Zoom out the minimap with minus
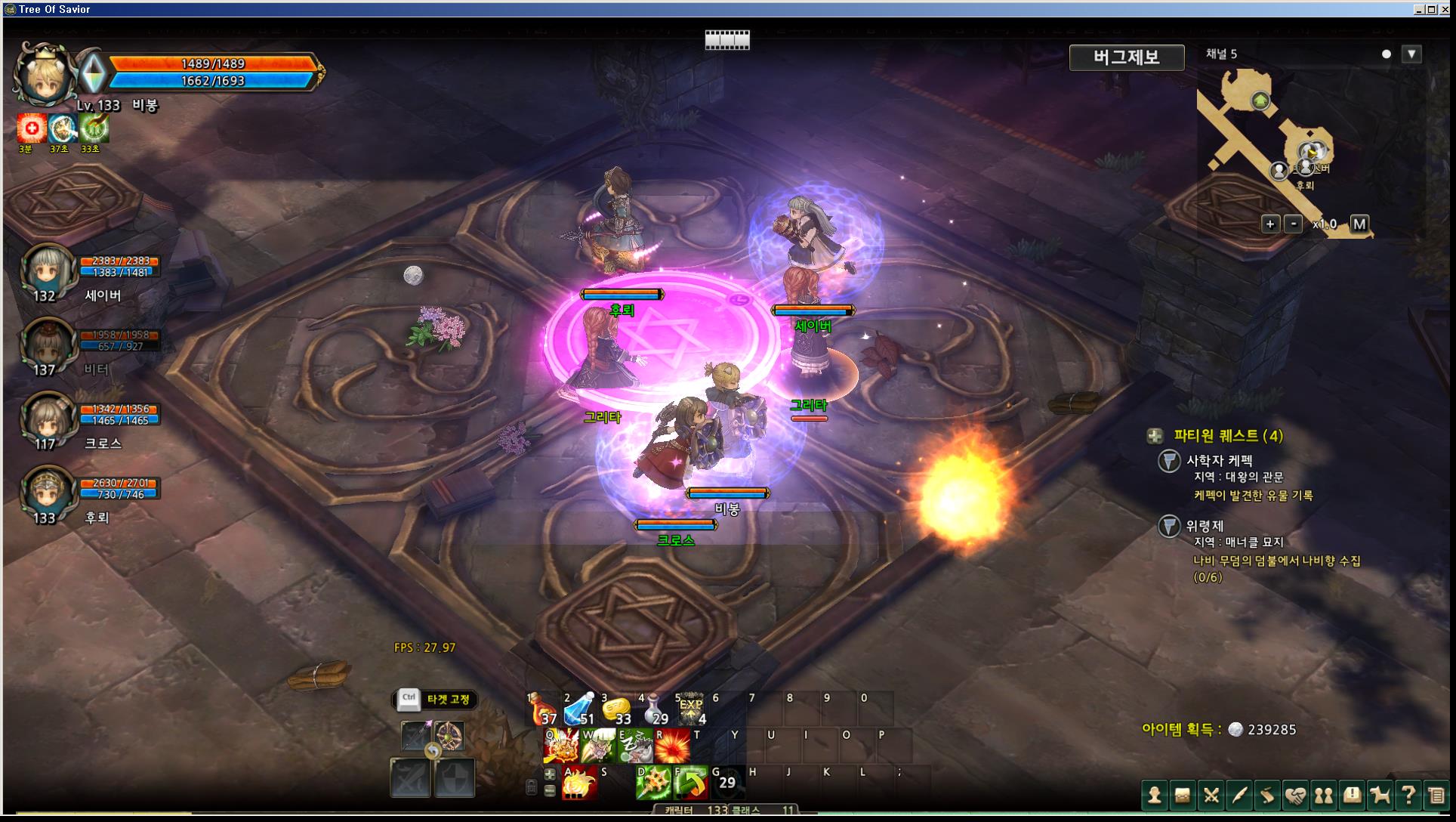Viewport: 1456px width, 822px height. (1293, 224)
